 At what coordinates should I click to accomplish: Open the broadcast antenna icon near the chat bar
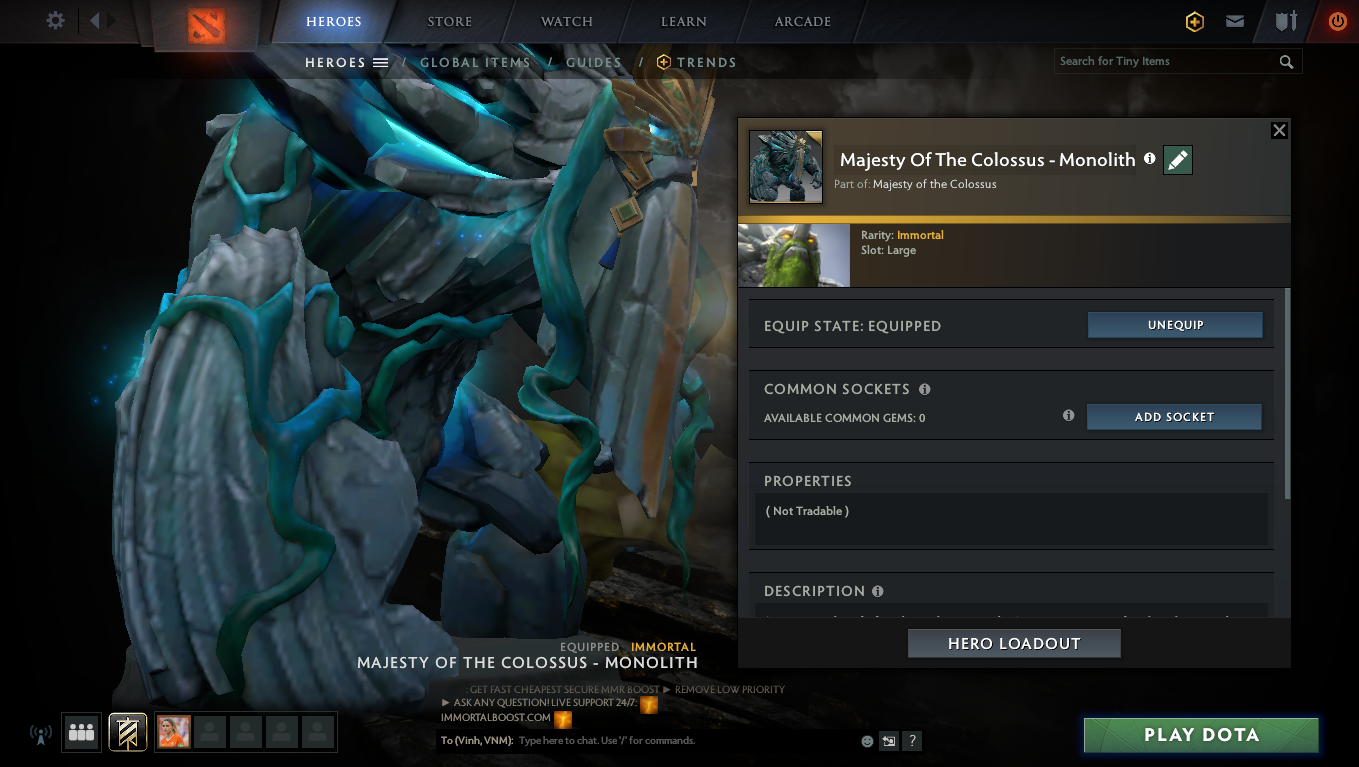coord(40,733)
